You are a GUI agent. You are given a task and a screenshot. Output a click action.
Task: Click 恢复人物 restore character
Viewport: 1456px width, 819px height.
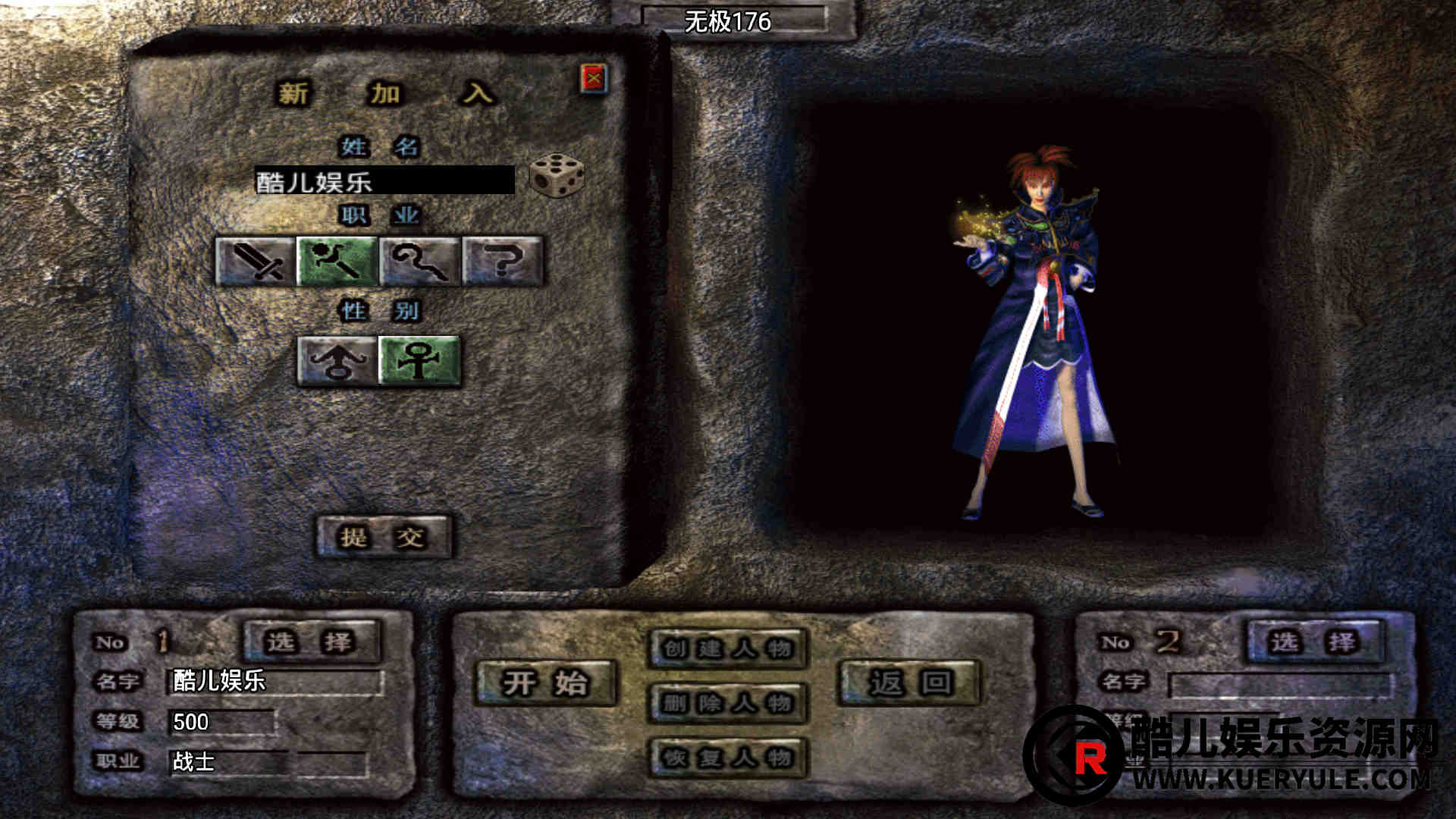[727, 758]
